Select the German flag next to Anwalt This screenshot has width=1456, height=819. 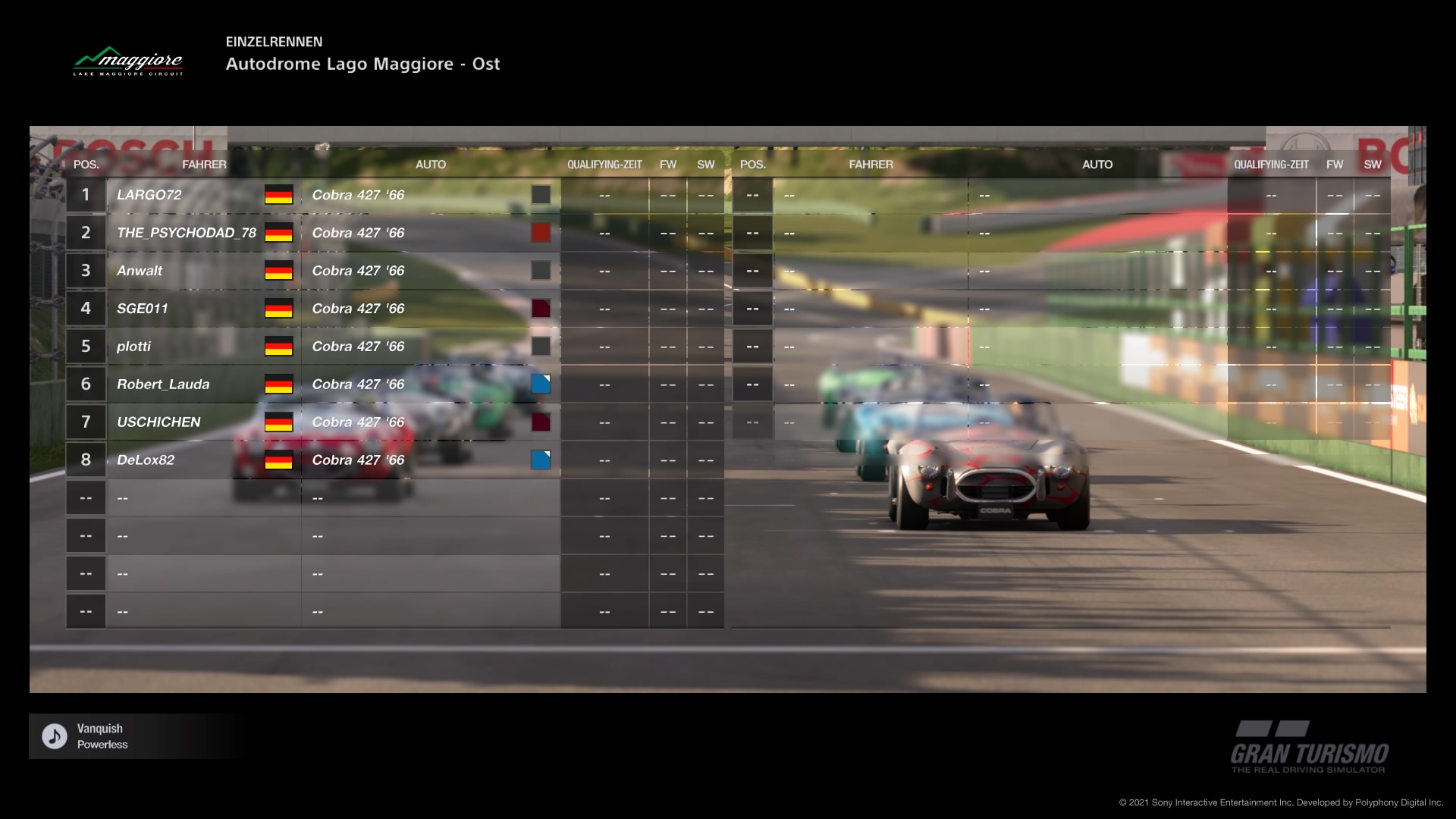pyautogui.click(x=279, y=271)
